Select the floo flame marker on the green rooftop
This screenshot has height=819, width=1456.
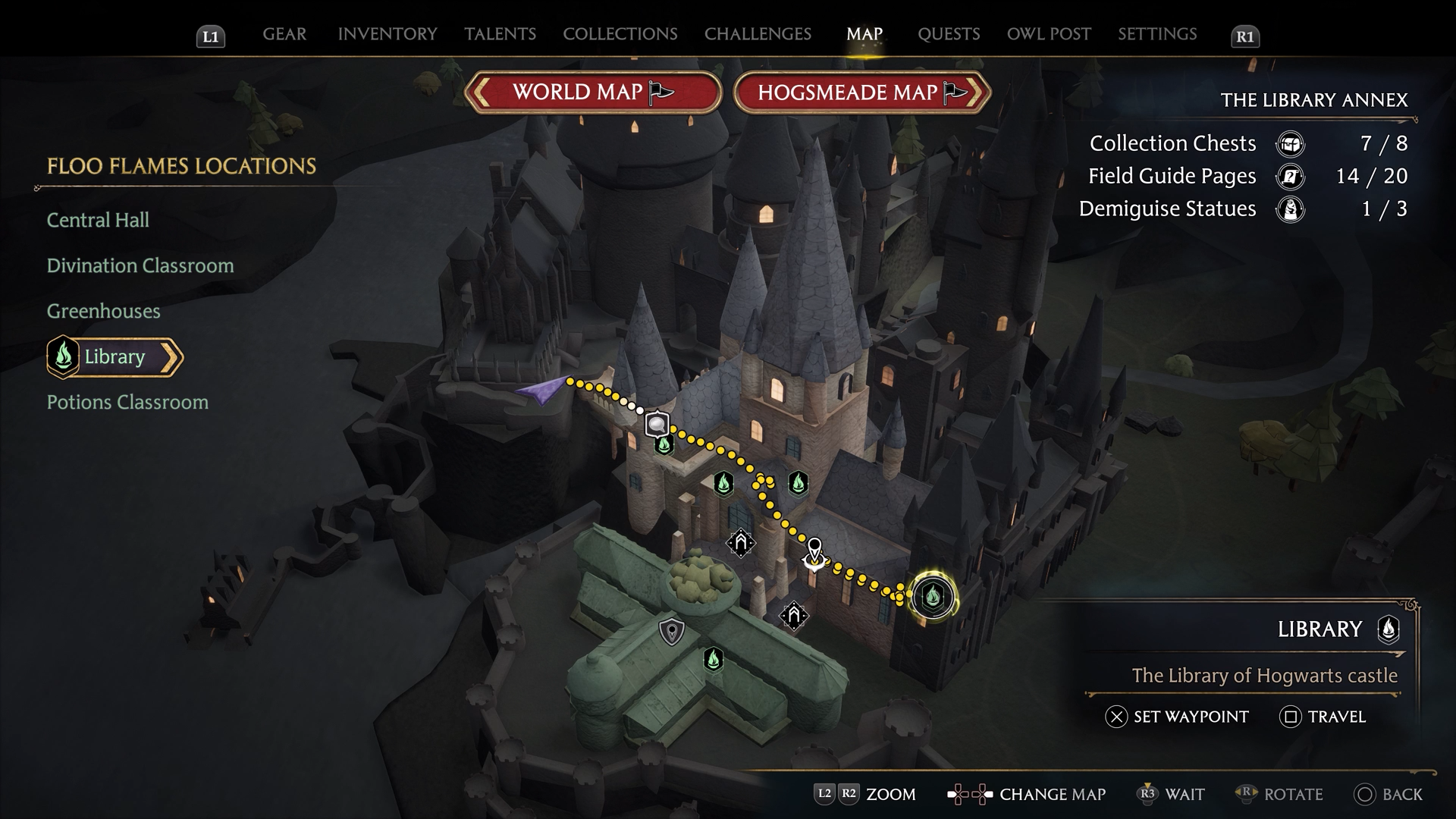click(x=714, y=660)
